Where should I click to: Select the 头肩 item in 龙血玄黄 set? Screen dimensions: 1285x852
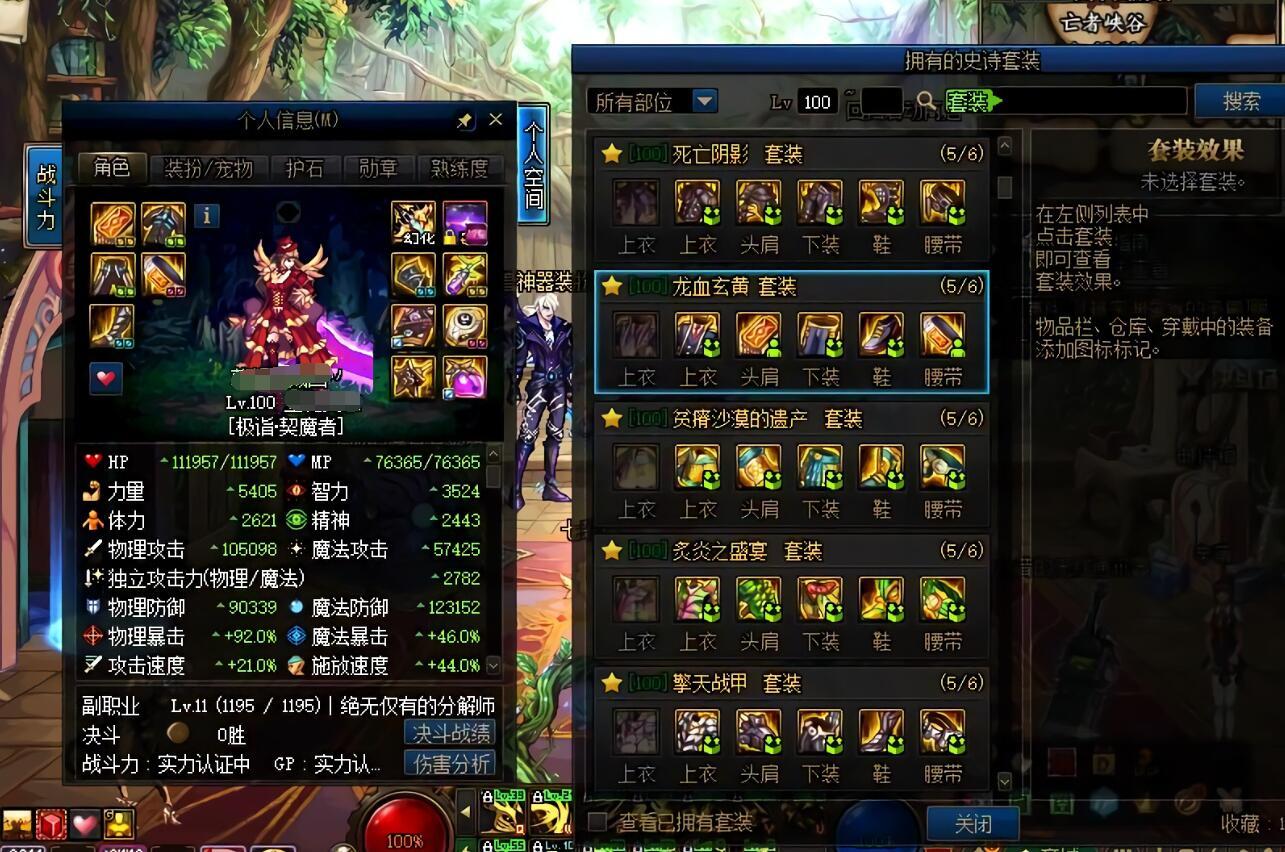[x=759, y=332]
